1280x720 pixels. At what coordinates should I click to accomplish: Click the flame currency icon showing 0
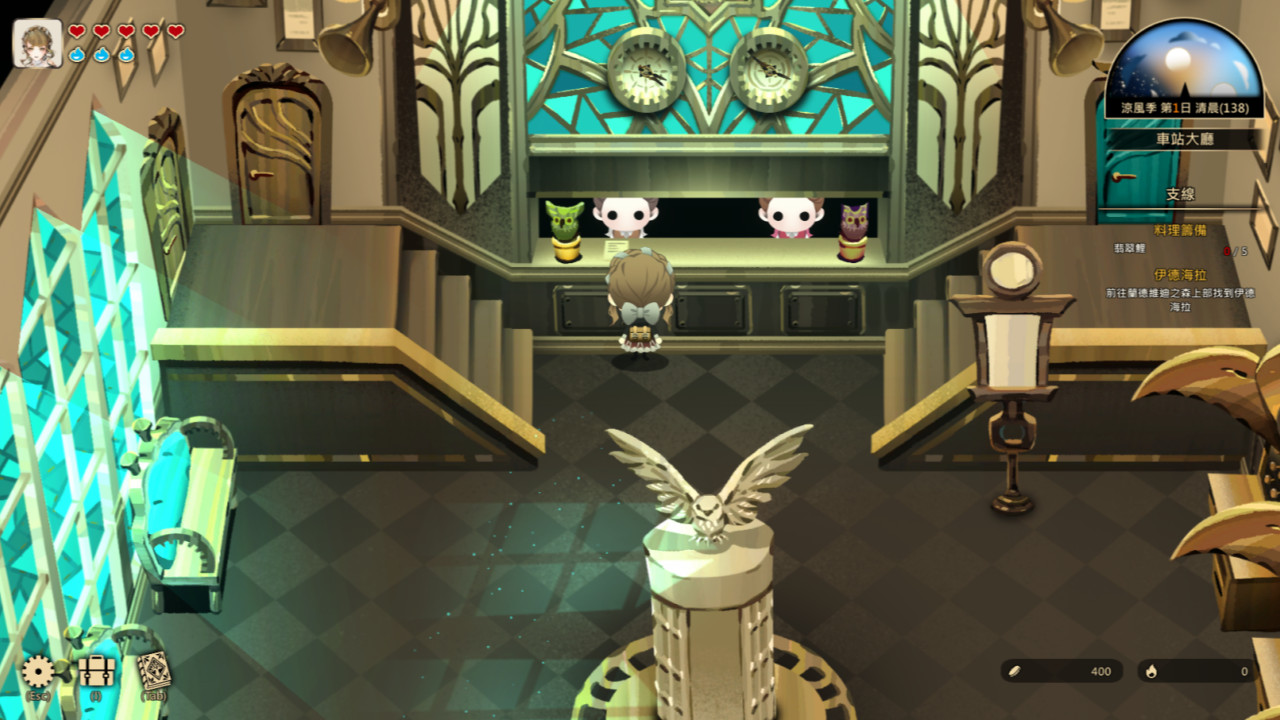pos(1152,671)
